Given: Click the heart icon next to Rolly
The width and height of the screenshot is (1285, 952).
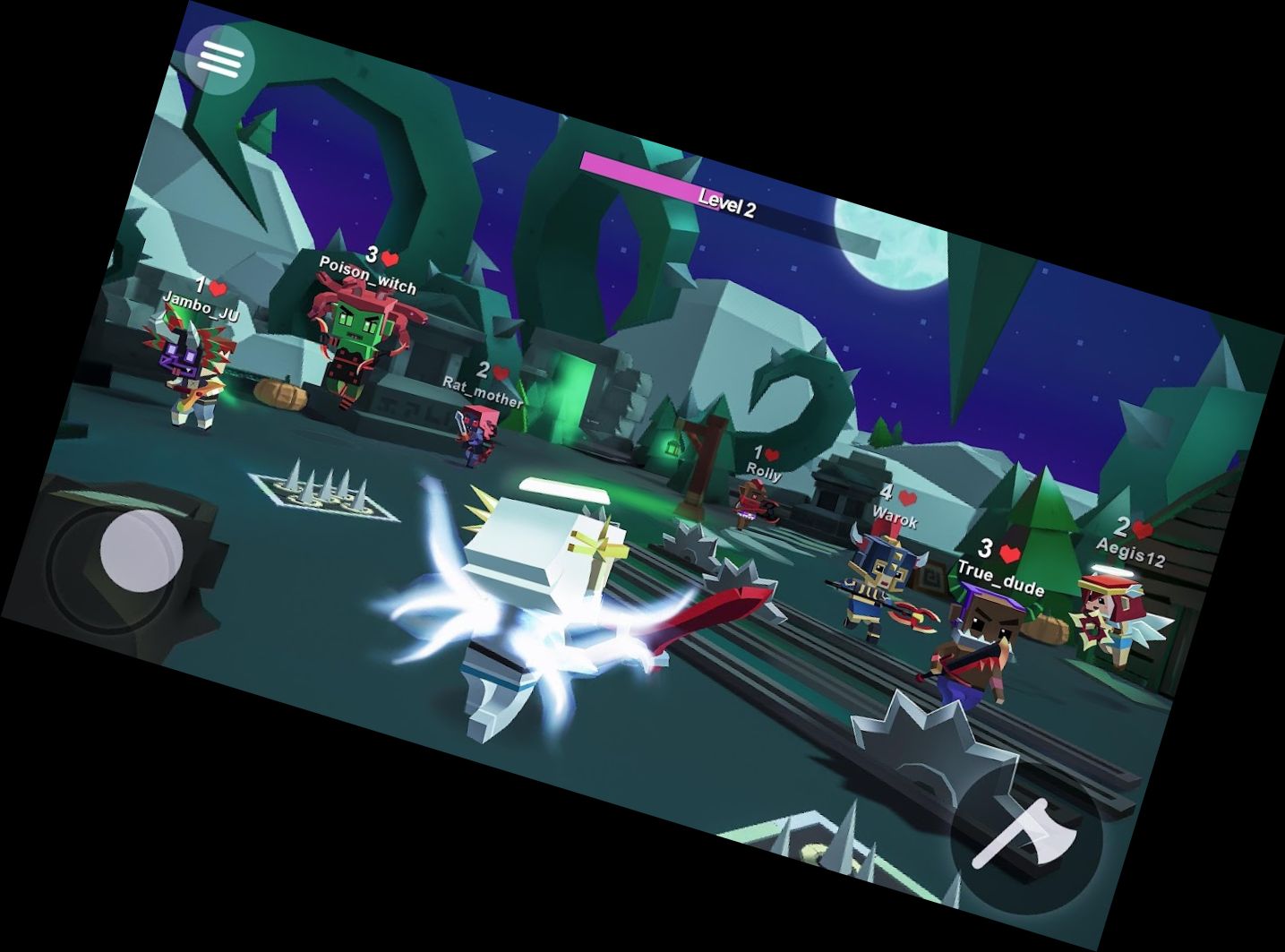Looking at the screenshot, I should pyautogui.click(x=770, y=452).
